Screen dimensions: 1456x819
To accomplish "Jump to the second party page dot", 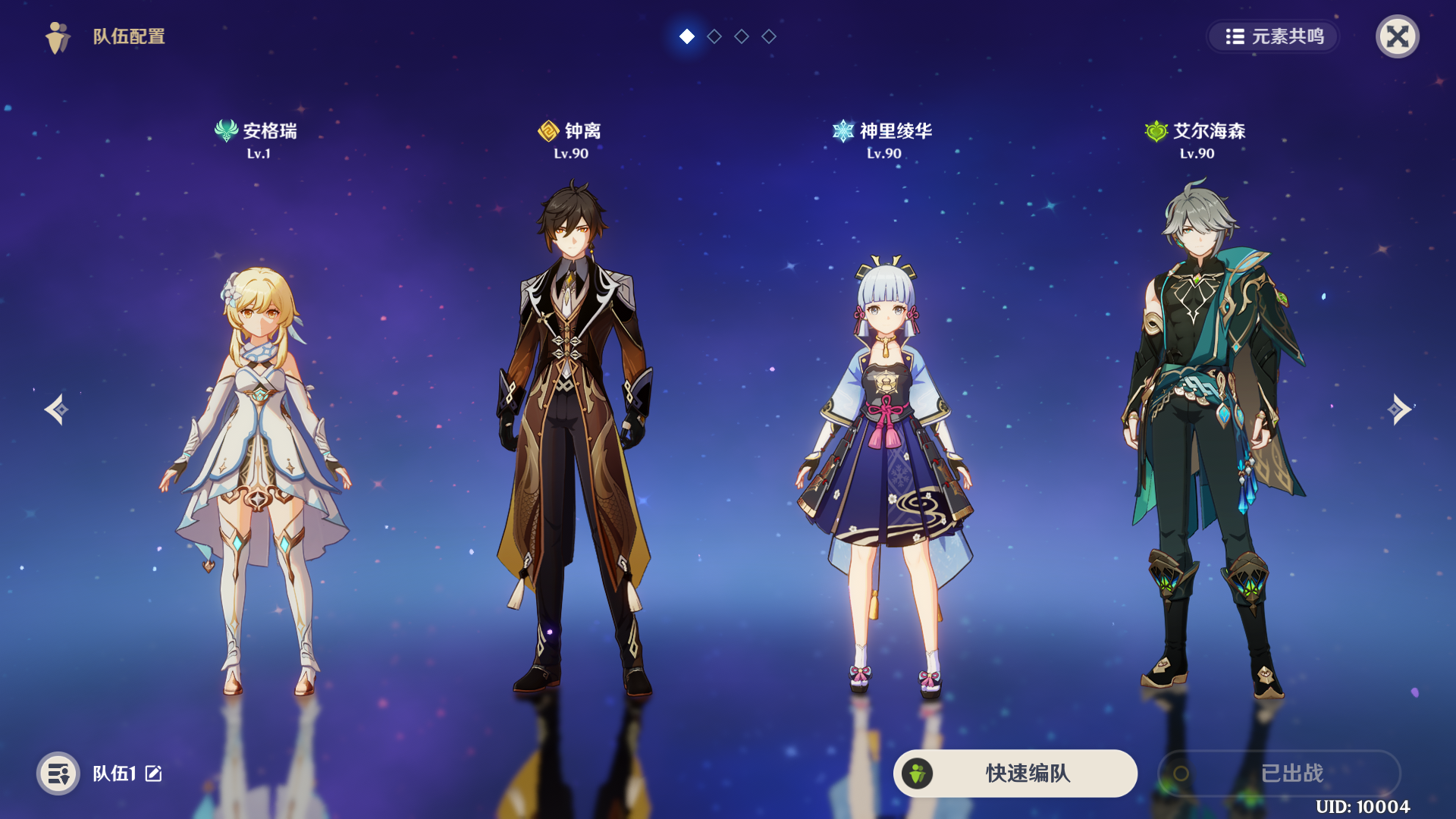I will 714,36.
